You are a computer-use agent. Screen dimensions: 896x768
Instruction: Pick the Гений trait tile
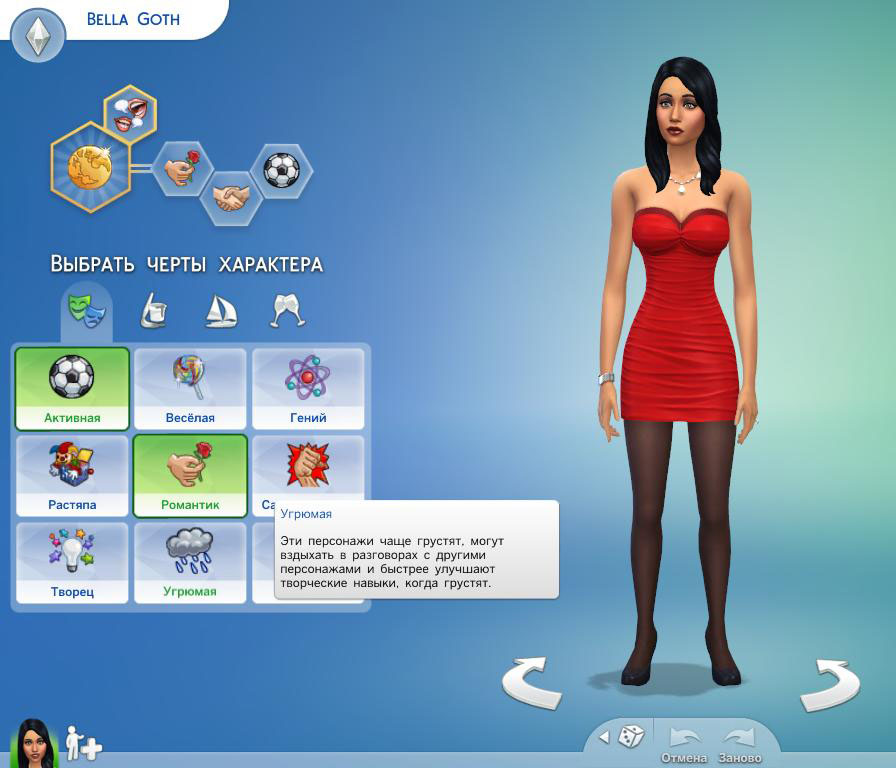(308, 389)
